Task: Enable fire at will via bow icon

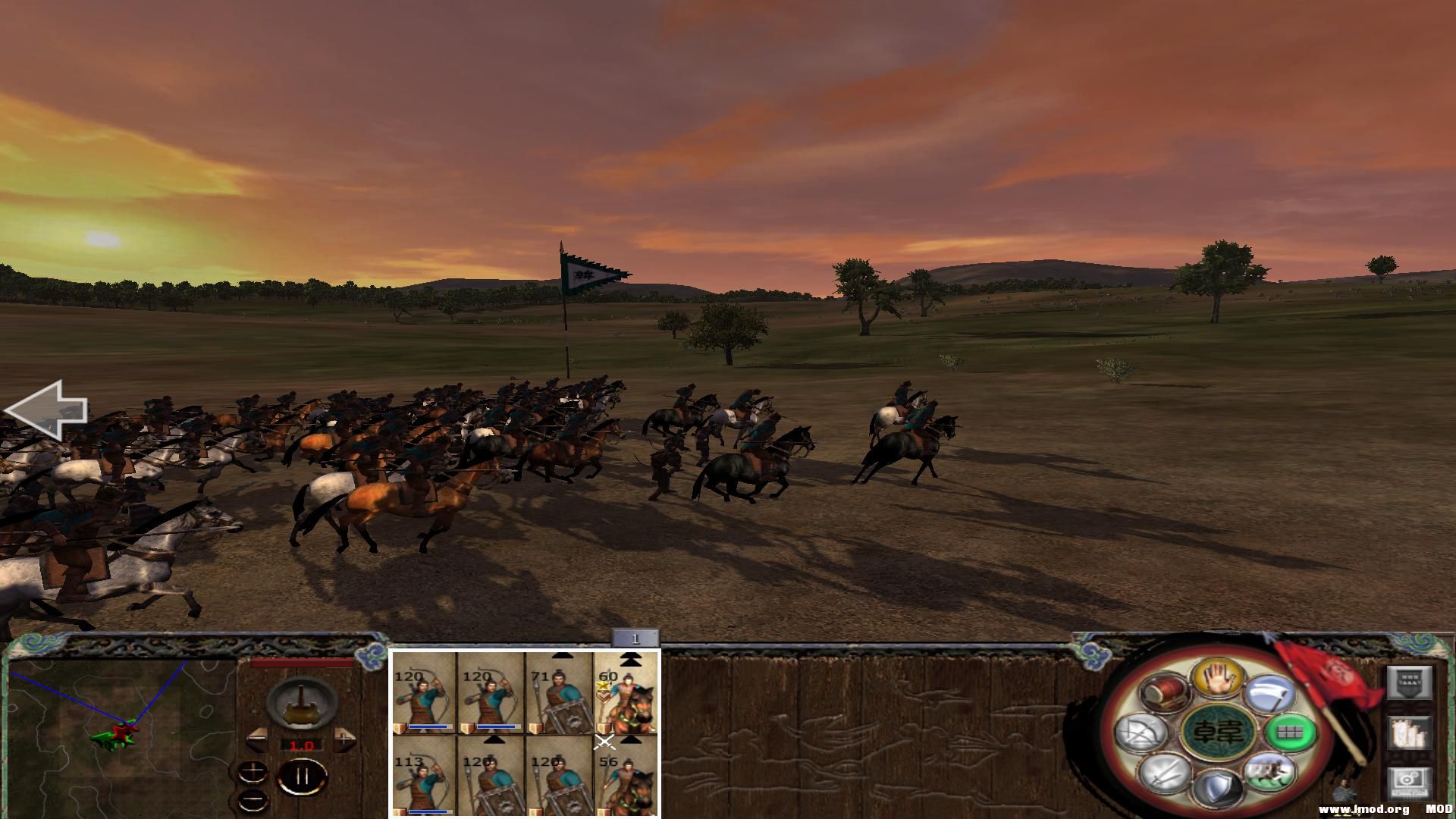Action: (x=1142, y=733)
